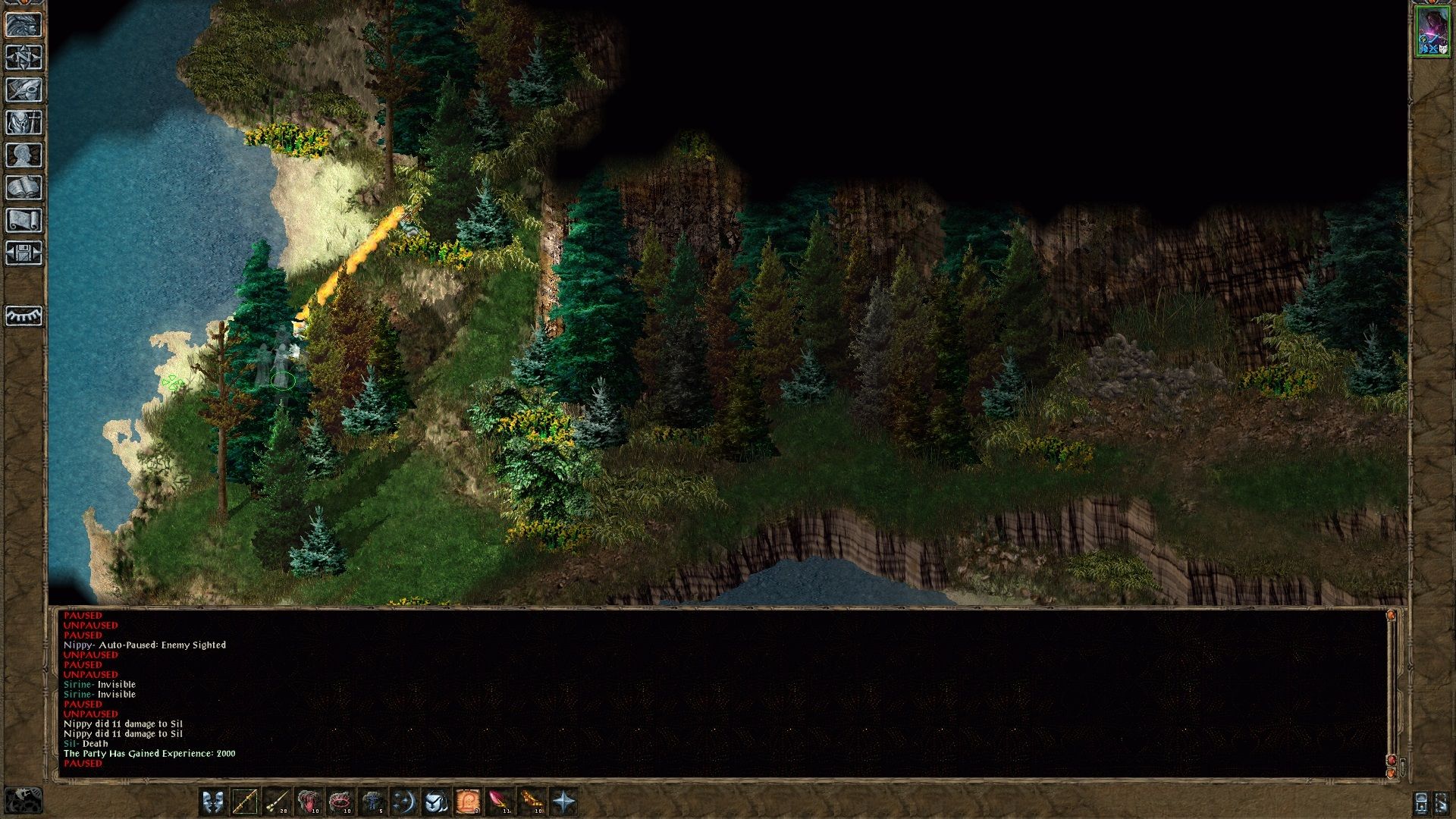Image resolution: width=1456 pixels, height=819 pixels.
Task: Select the darts slot with 28
Action: 277,802
